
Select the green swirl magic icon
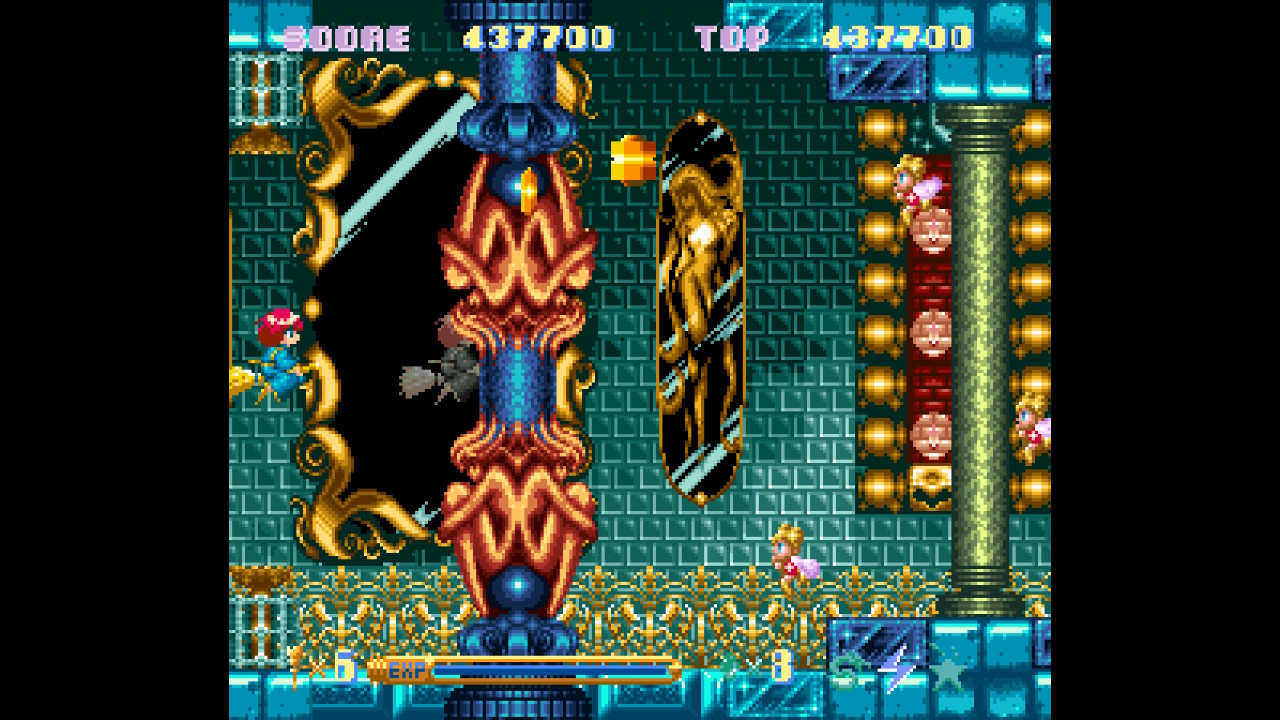click(x=846, y=669)
